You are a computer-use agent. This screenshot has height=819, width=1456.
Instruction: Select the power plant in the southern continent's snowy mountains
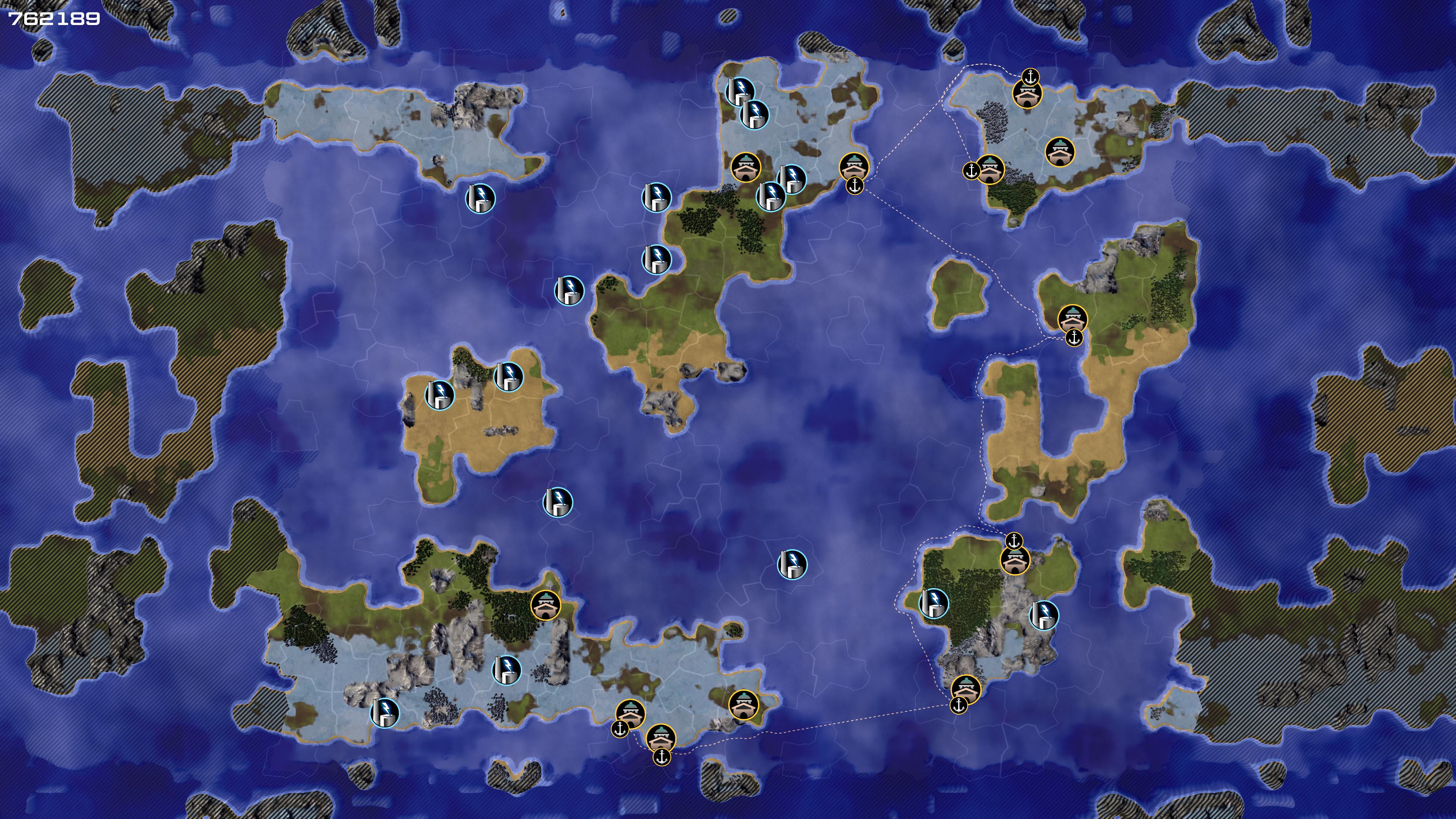coord(507,670)
